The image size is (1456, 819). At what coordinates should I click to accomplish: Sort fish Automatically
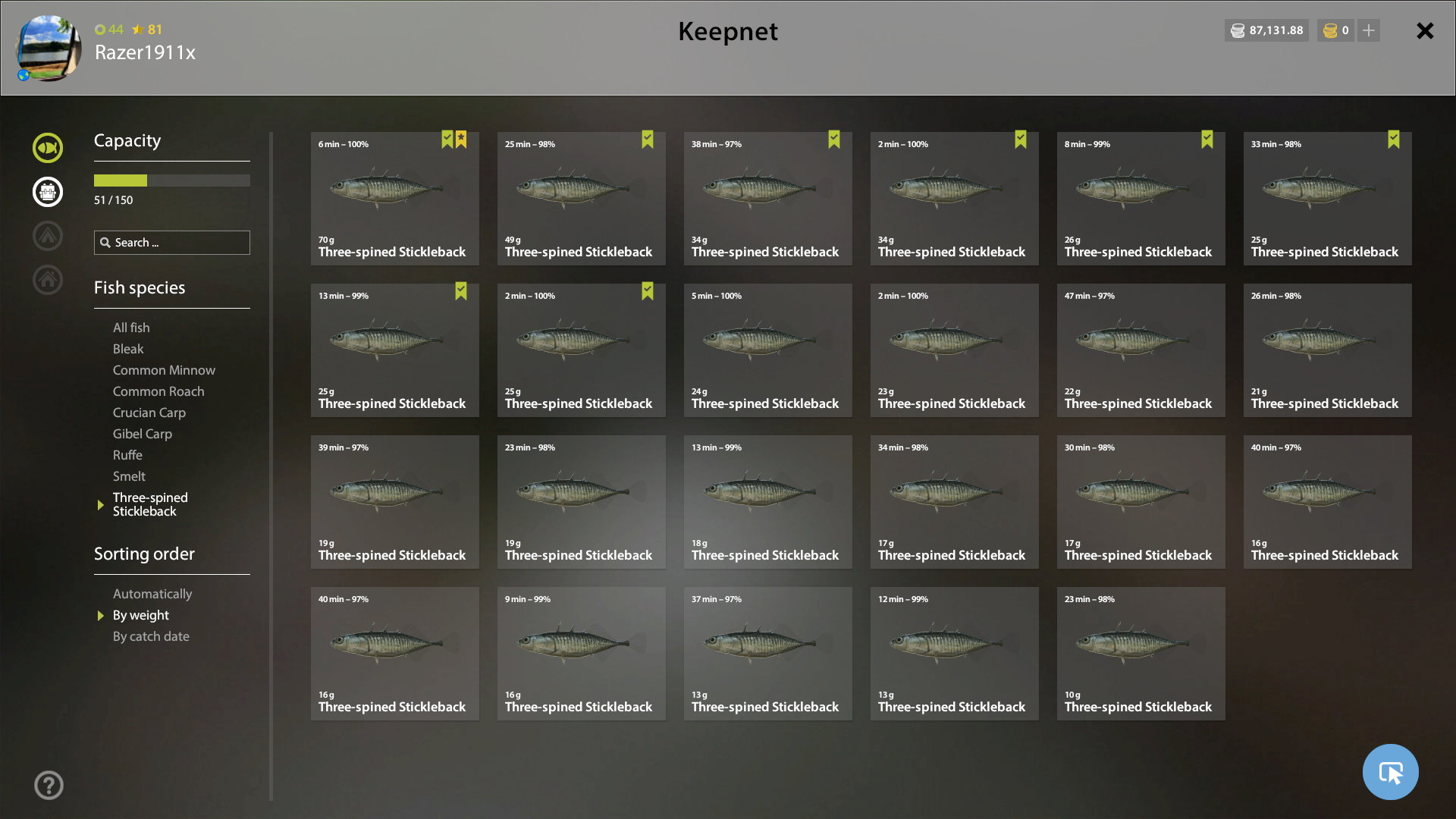coord(152,594)
